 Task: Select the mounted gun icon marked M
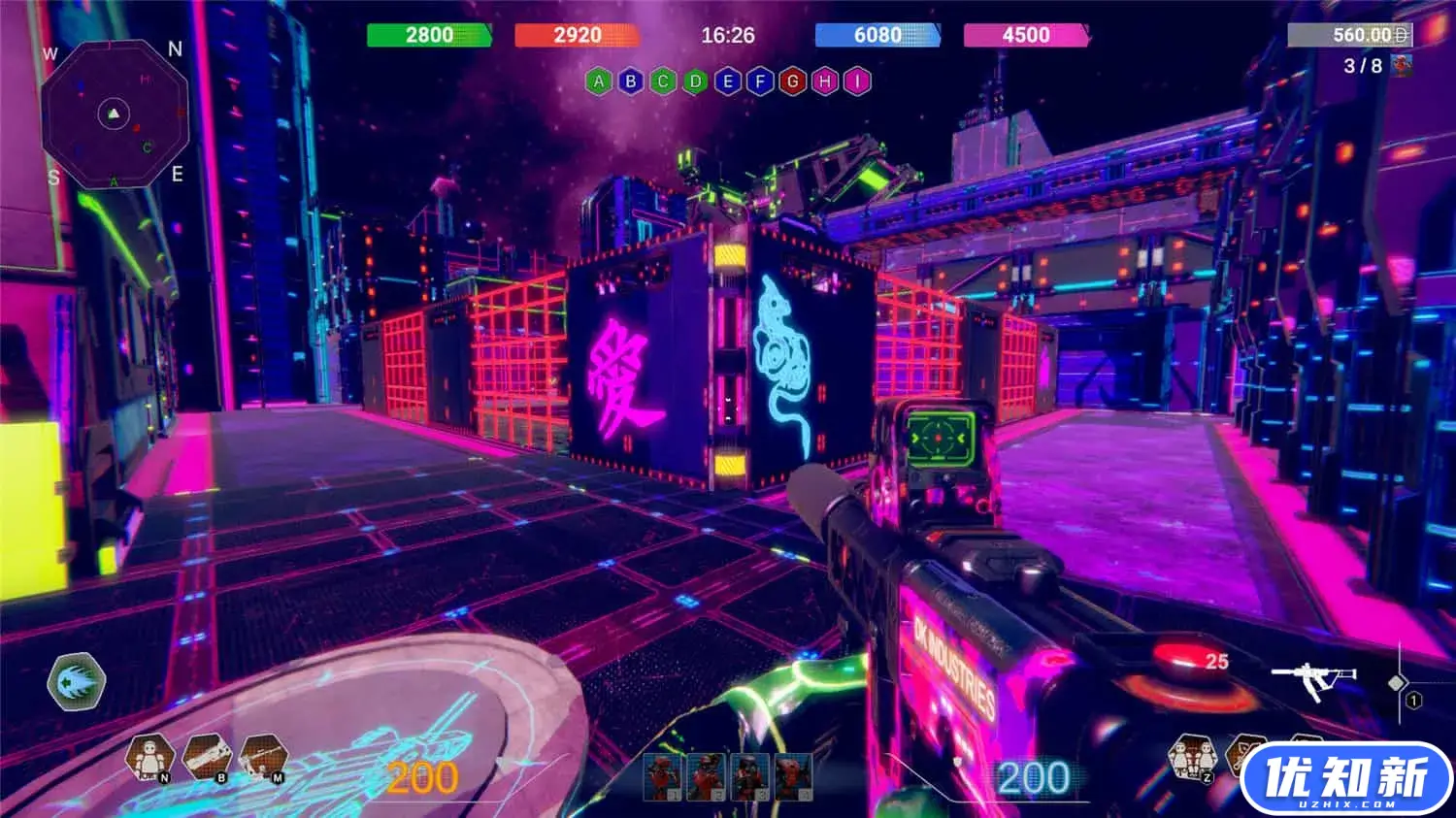262,757
